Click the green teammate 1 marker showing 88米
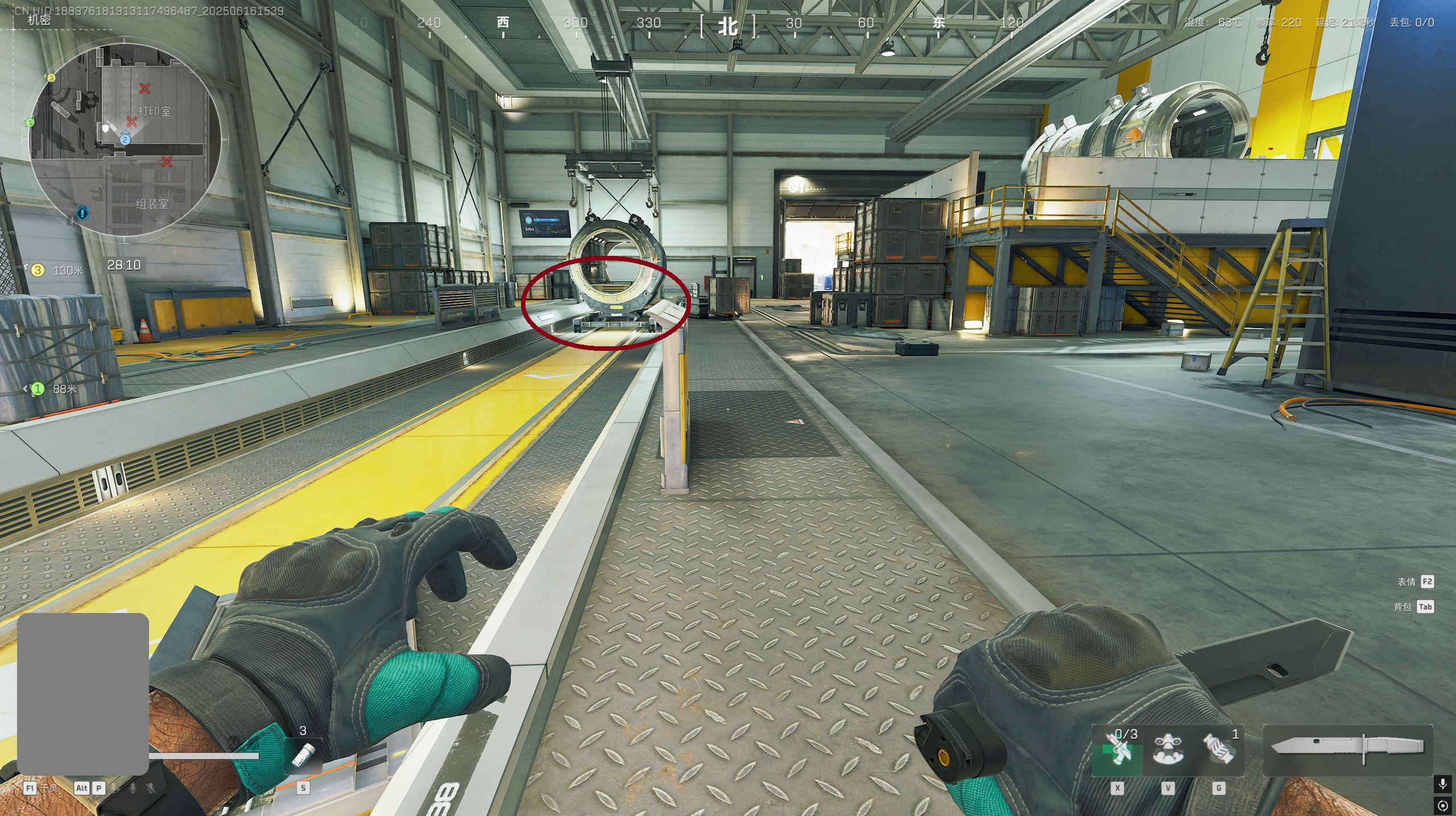 click(x=38, y=389)
